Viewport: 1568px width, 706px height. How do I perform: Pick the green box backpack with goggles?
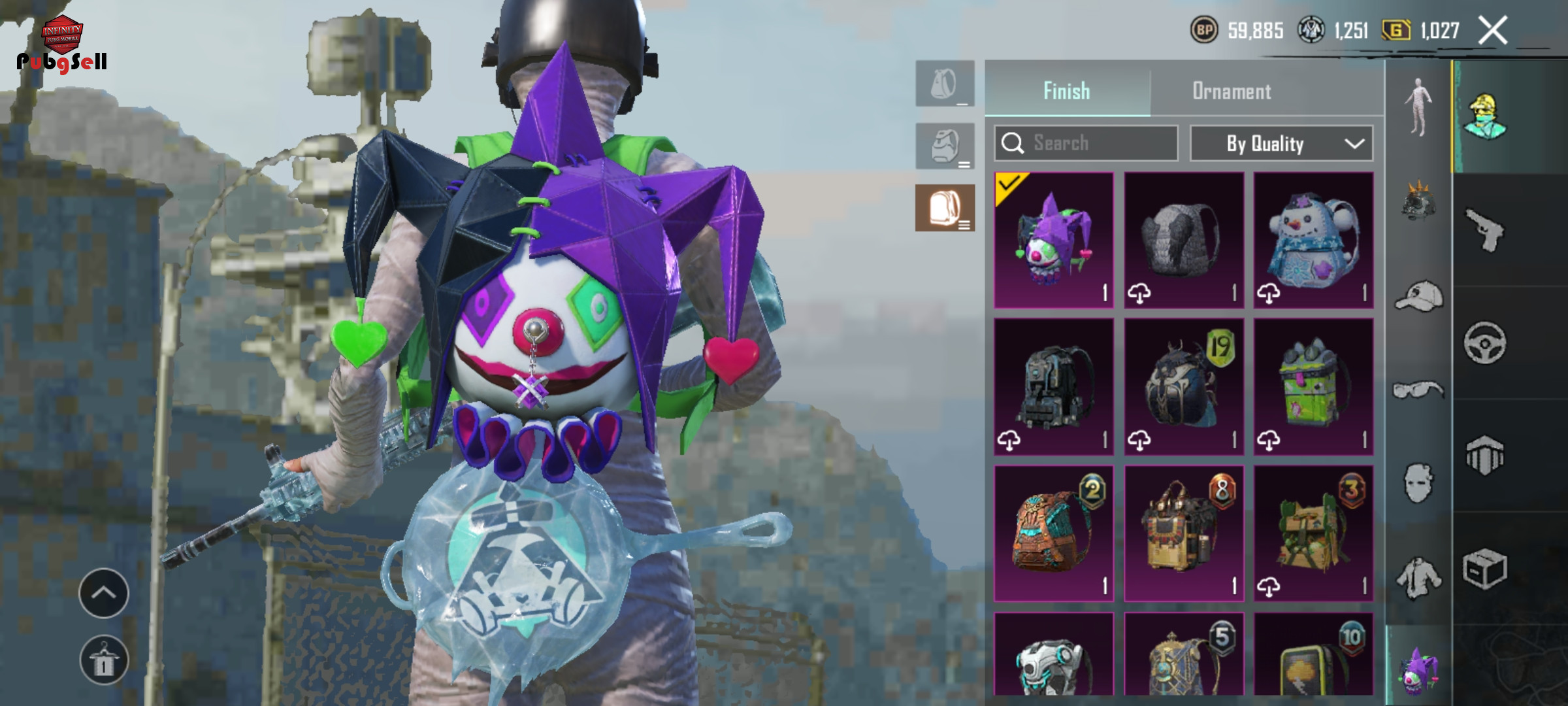coord(1313,387)
